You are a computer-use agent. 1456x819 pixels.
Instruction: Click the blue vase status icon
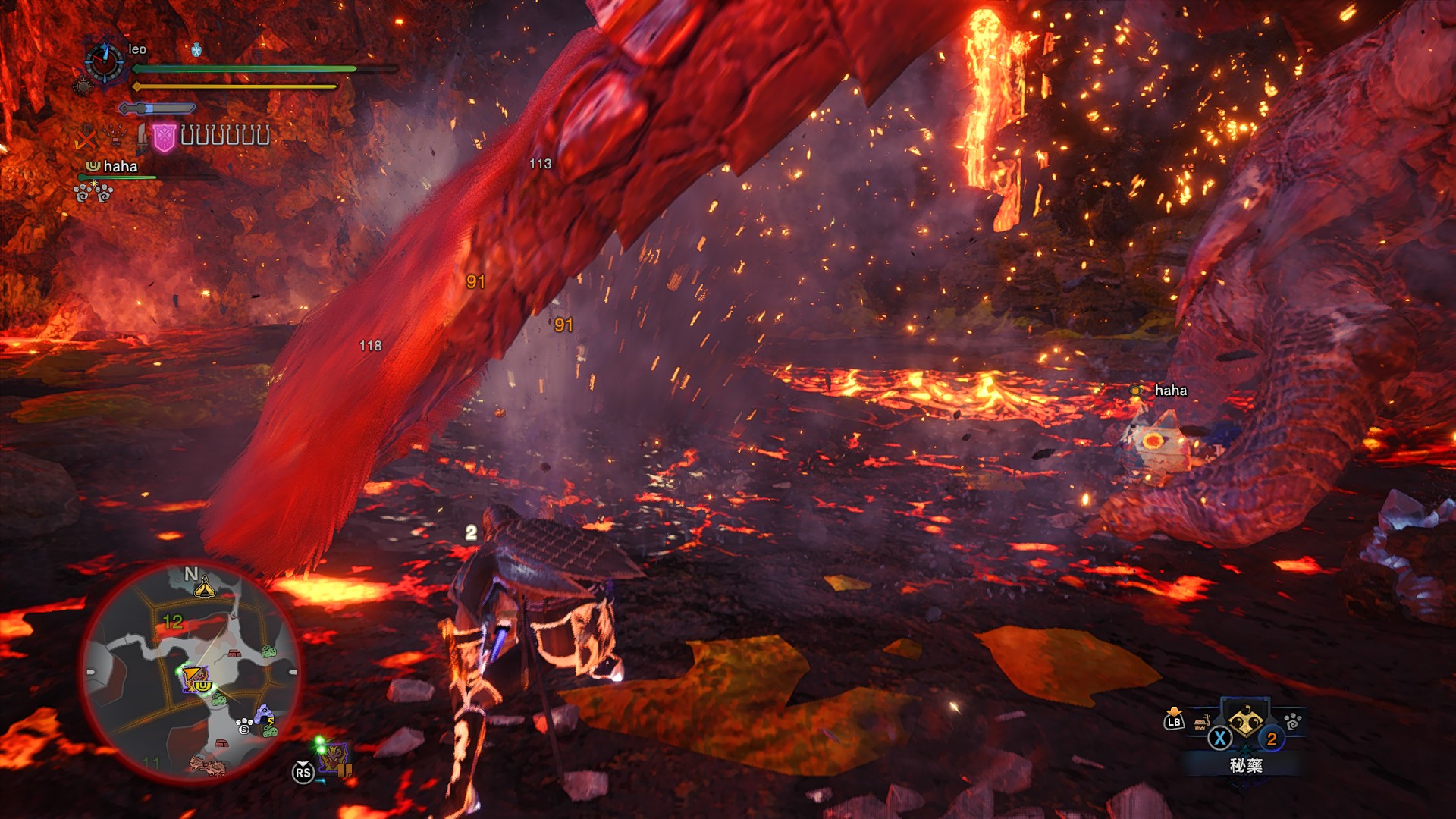pos(196,50)
